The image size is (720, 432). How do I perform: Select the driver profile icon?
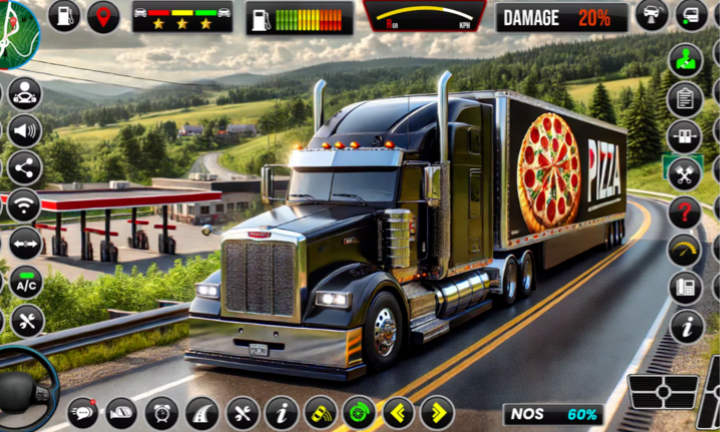pos(24,93)
